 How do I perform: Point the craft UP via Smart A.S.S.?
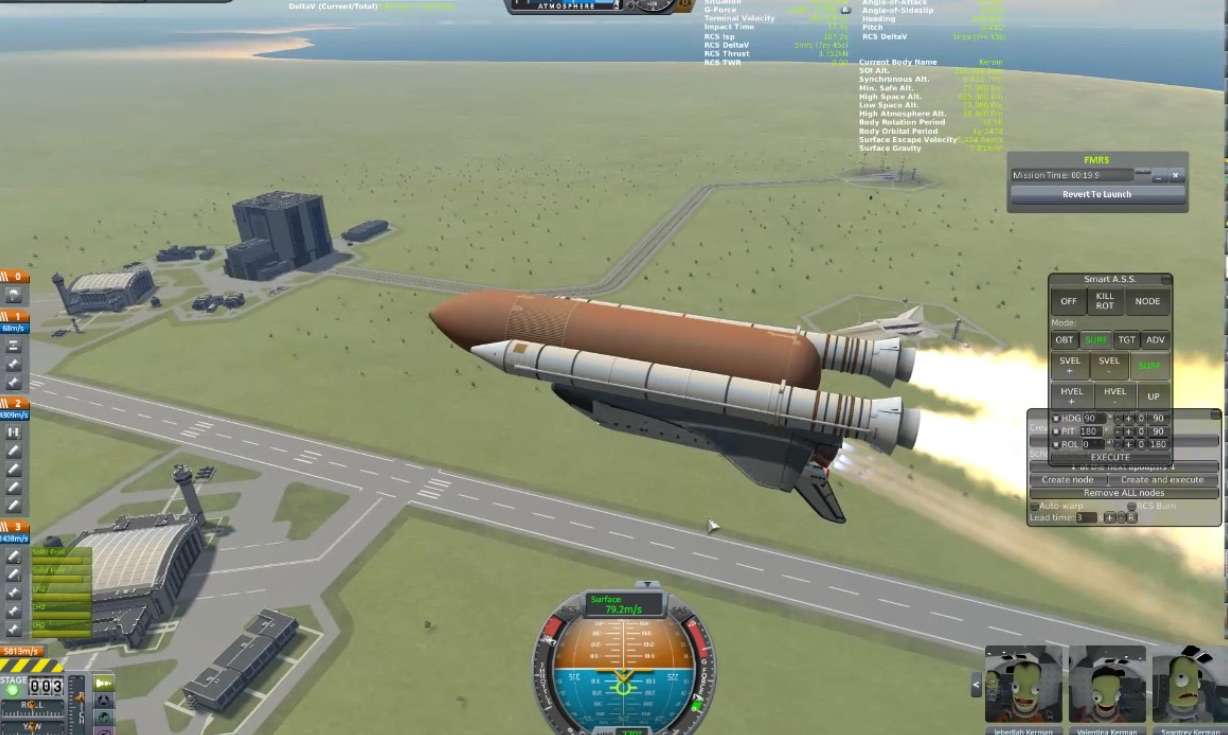tap(1153, 396)
